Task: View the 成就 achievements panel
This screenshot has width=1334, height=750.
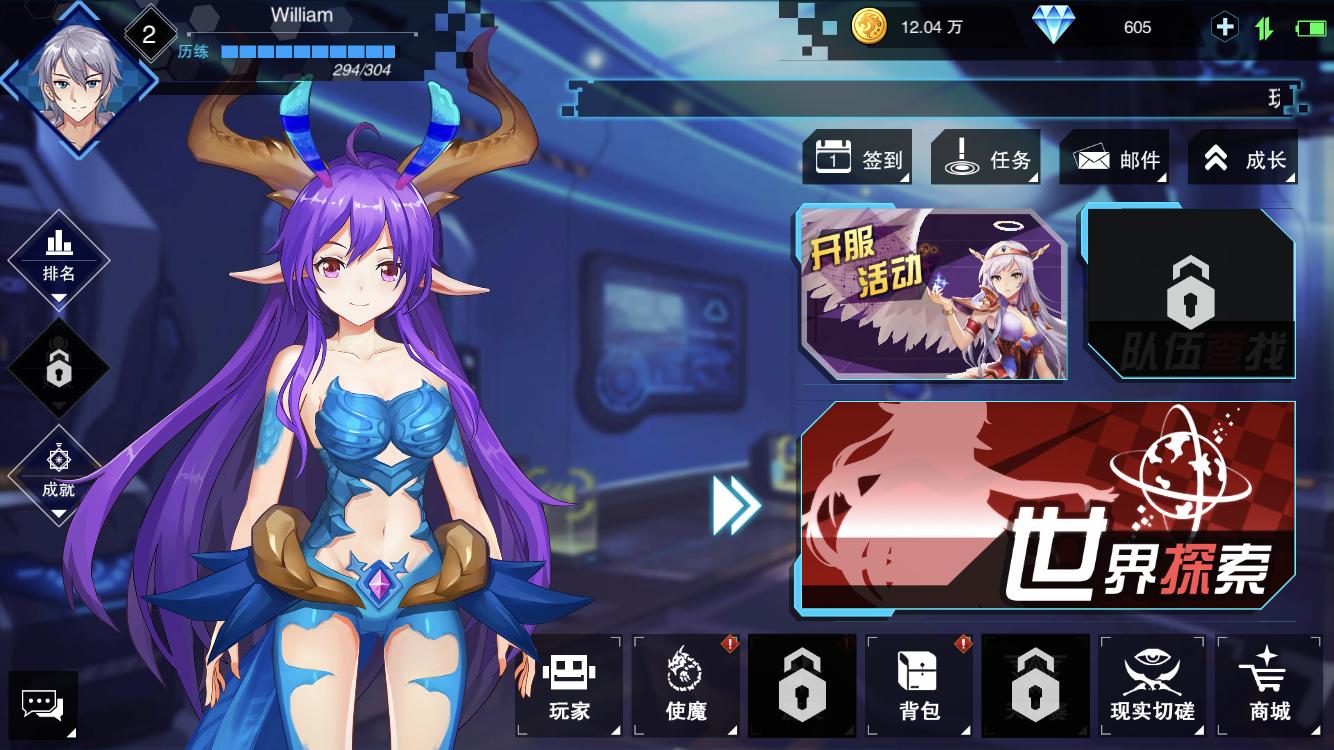Action: 59,473
